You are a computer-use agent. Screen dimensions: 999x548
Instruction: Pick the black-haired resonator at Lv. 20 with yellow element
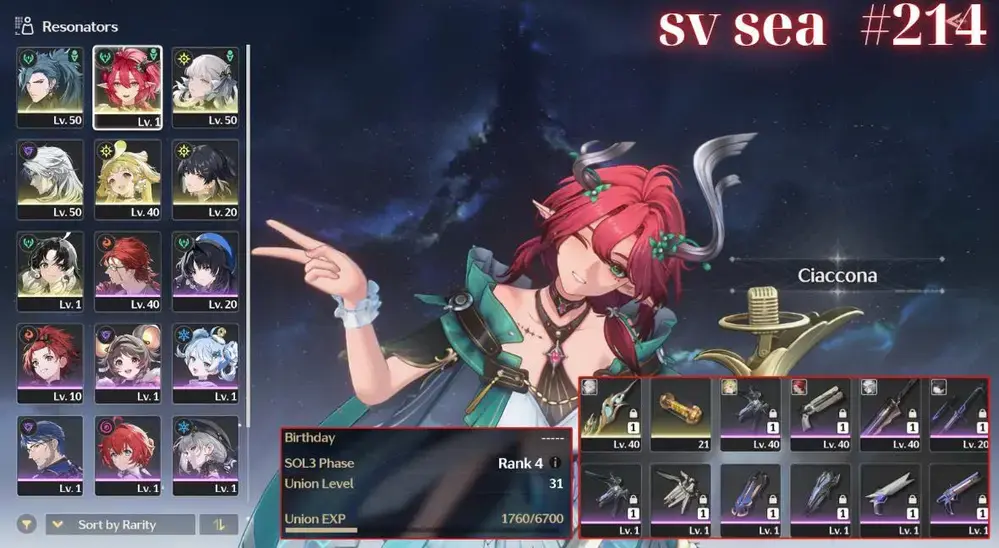coord(205,179)
